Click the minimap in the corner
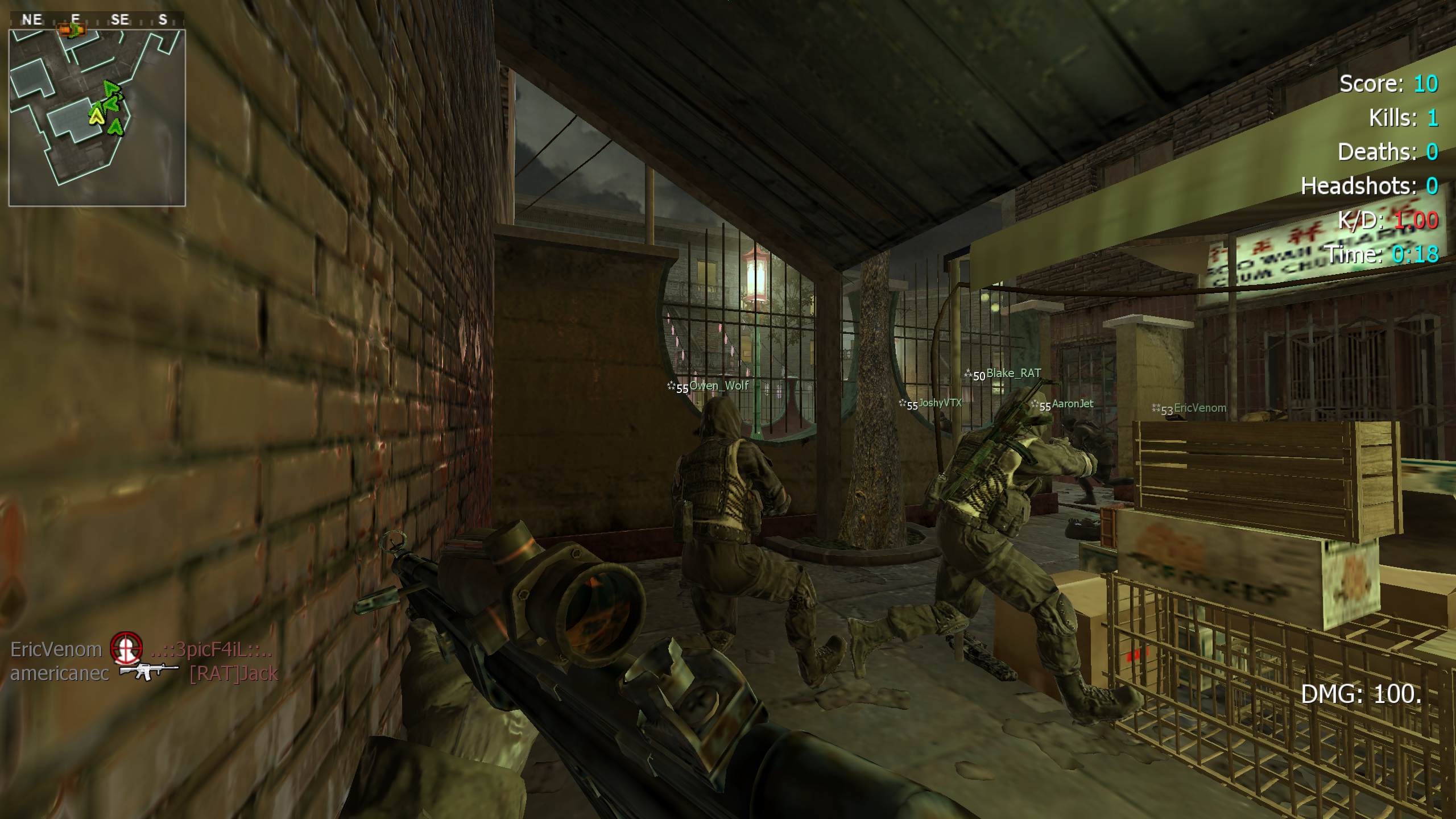The height and width of the screenshot is (819, 1456). coord(97,117)
